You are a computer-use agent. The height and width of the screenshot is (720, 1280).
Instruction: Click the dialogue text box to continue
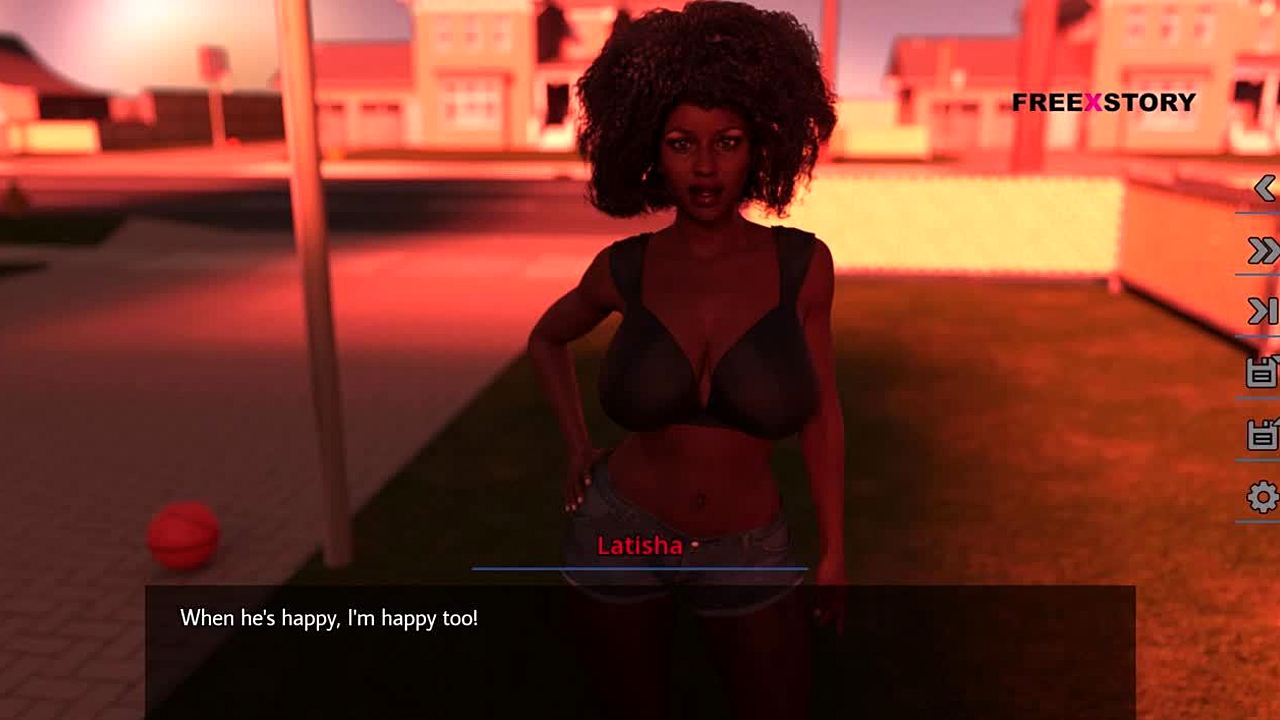click(640, 650)
